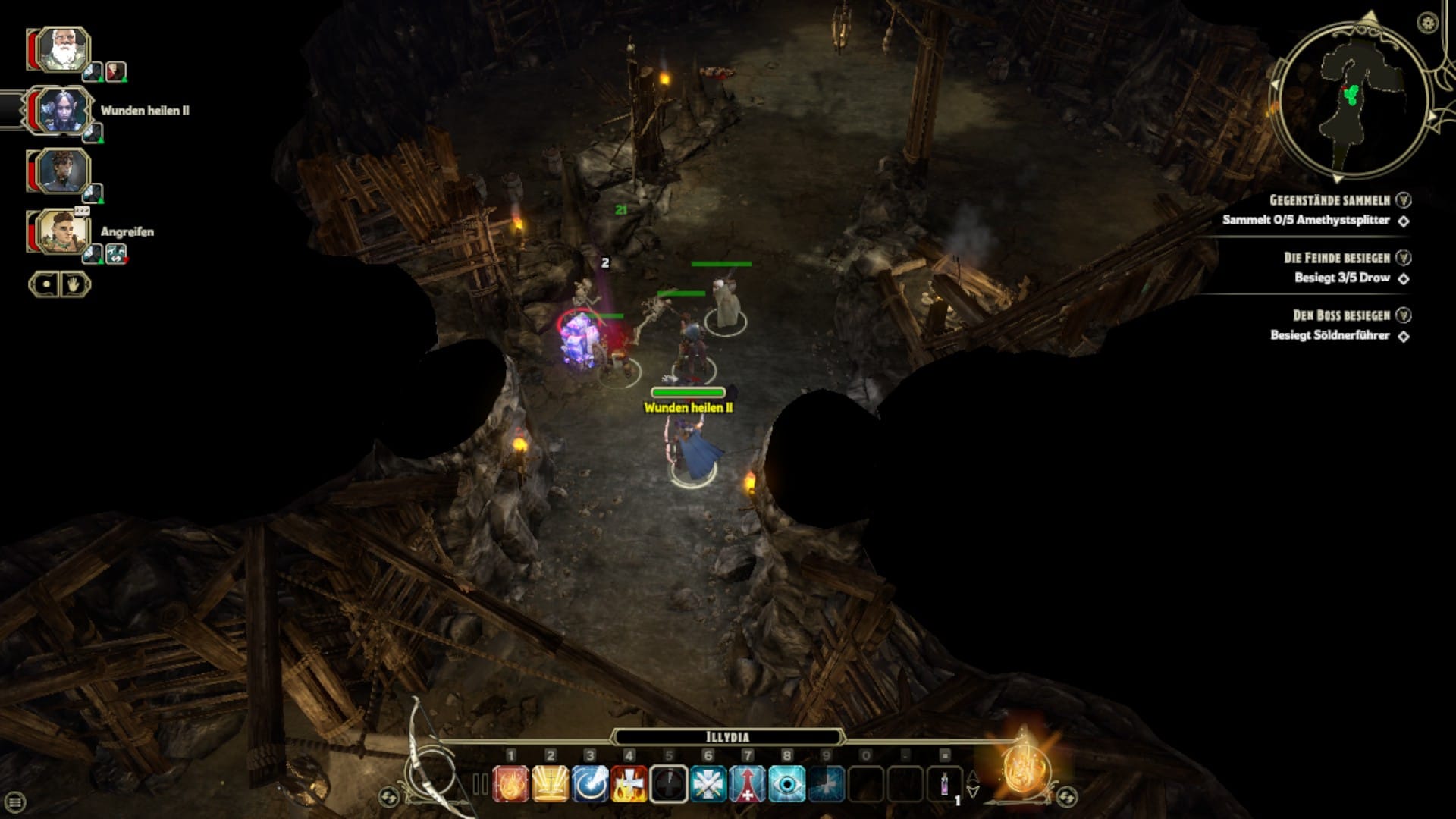Image resolution: width=1456 pixels, height=819 pixels.
Task: Activate the blue swirling comet ability
Action: 590,784
